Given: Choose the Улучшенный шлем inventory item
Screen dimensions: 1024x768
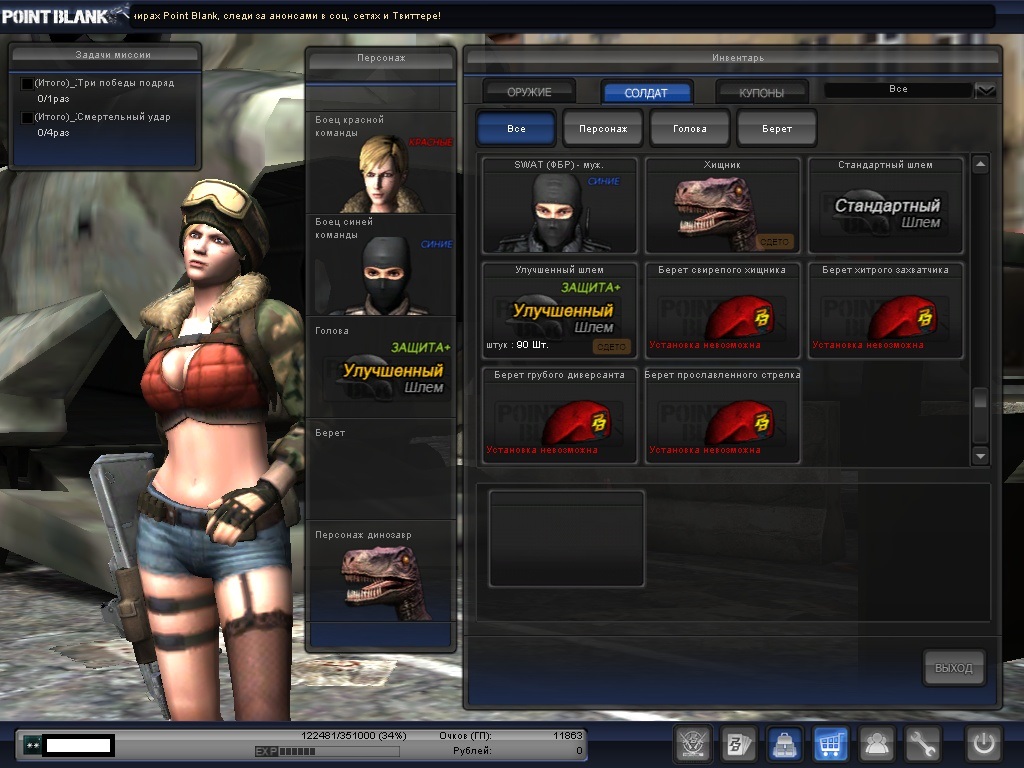Looking at the screenshot, I should [x=560, y=310].
